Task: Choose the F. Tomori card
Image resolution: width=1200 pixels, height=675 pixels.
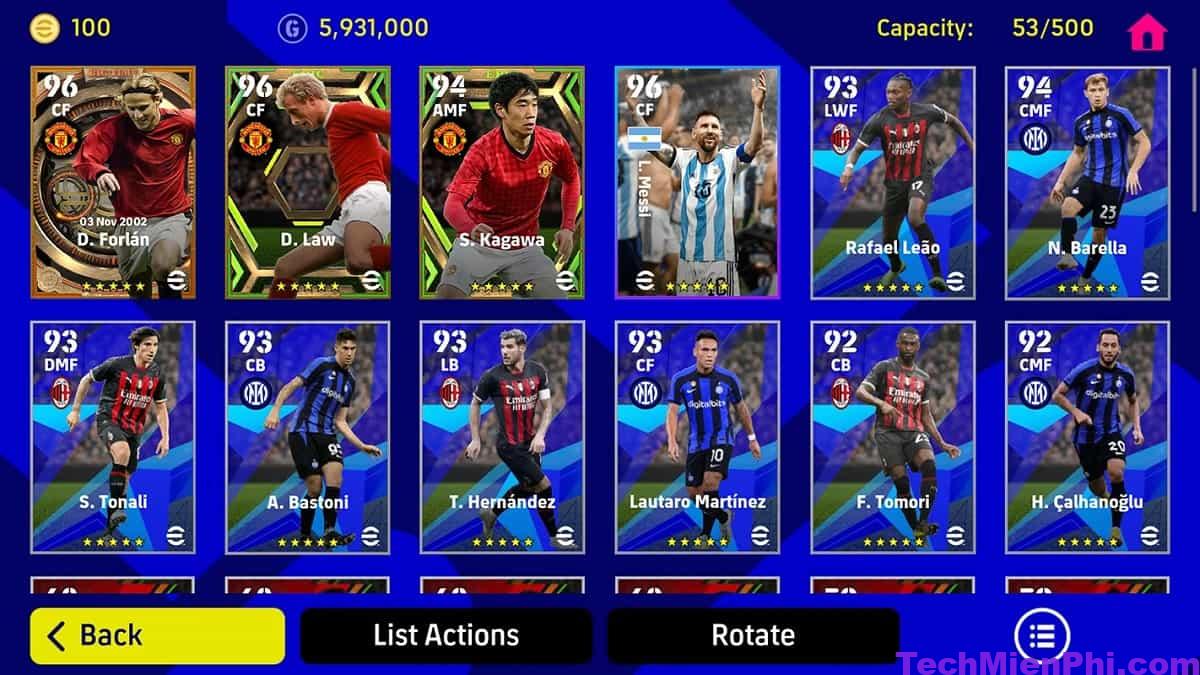Action: [892, 437]
